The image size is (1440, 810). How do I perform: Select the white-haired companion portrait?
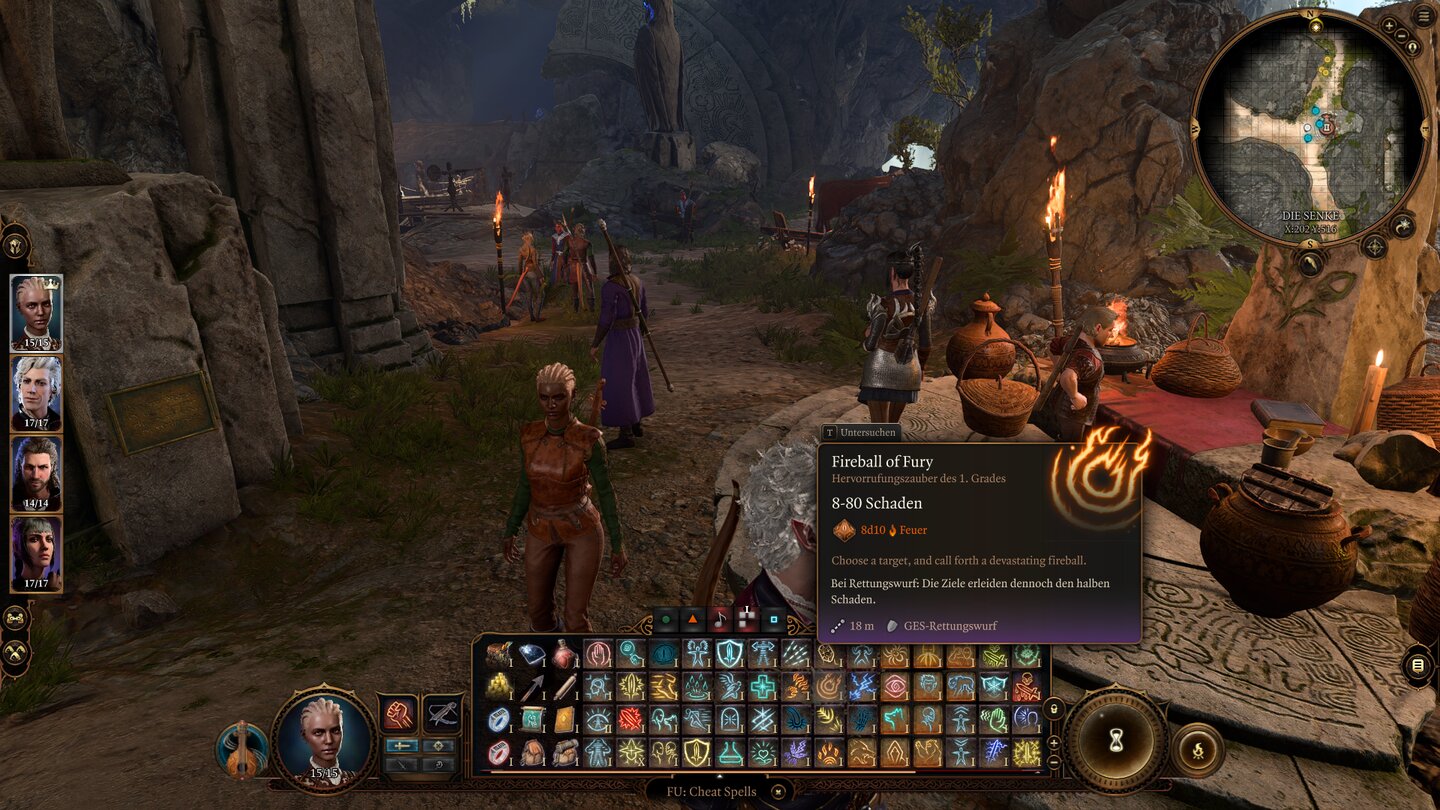pos(36,393)
